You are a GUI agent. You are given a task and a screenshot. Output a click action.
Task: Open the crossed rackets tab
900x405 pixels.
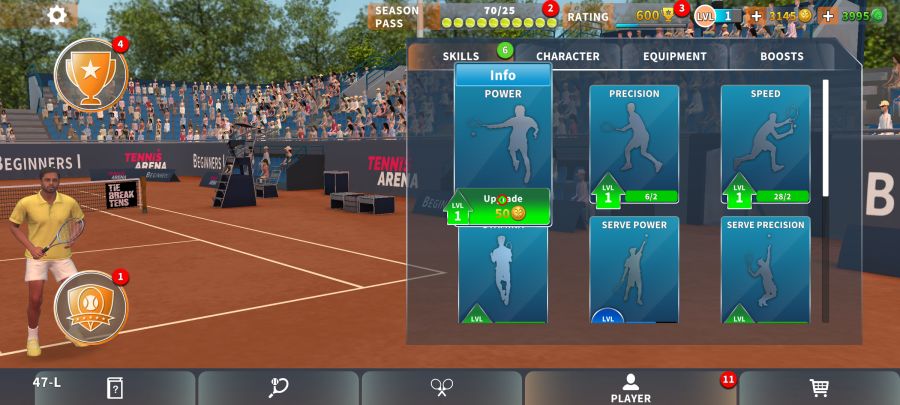[x=442, y=388]
